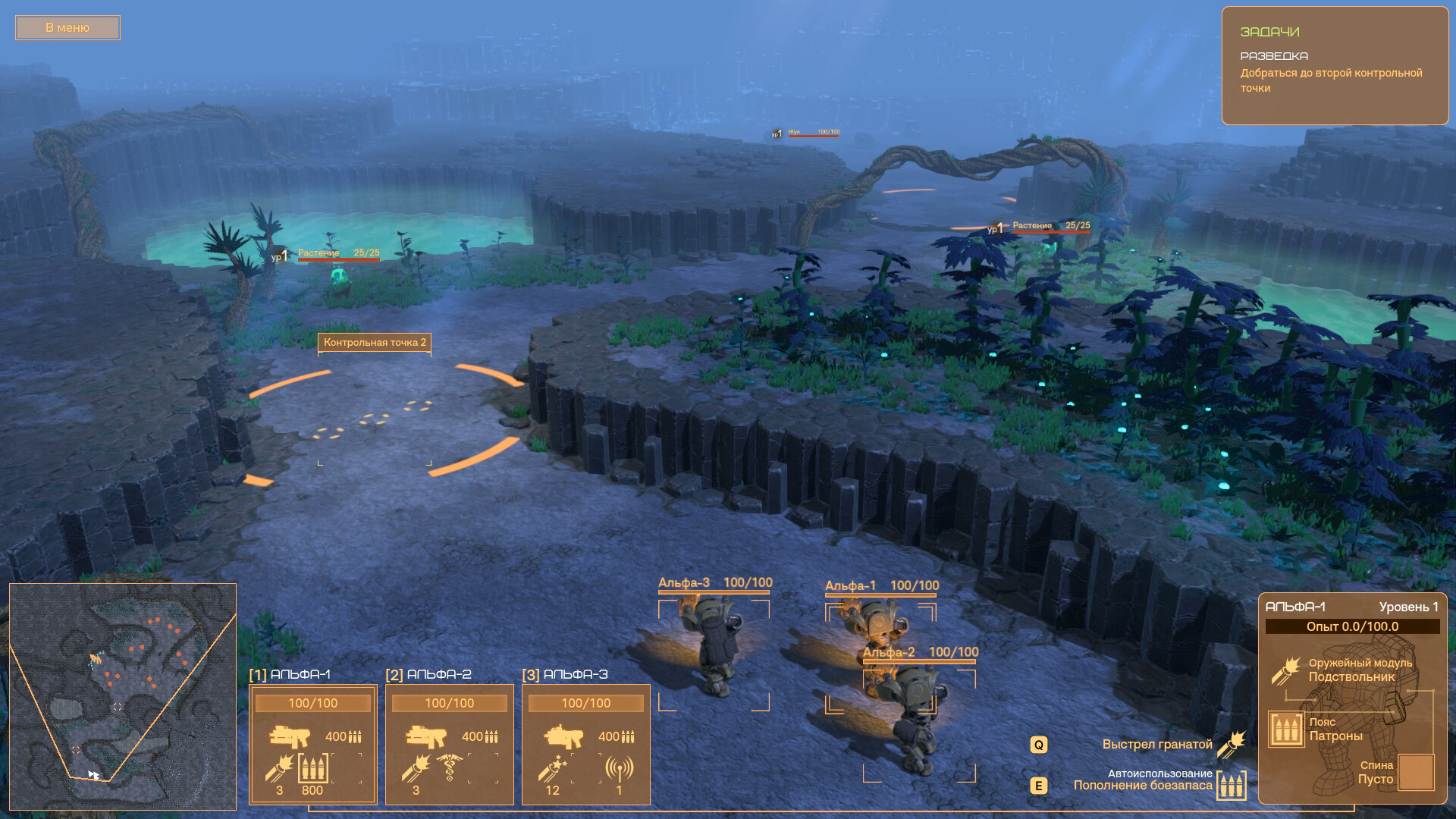This screenshot has height=819, width=1456.
Task: Click the radio antenna icon on Альфа-3's card
Action: [x=619, y=769]
